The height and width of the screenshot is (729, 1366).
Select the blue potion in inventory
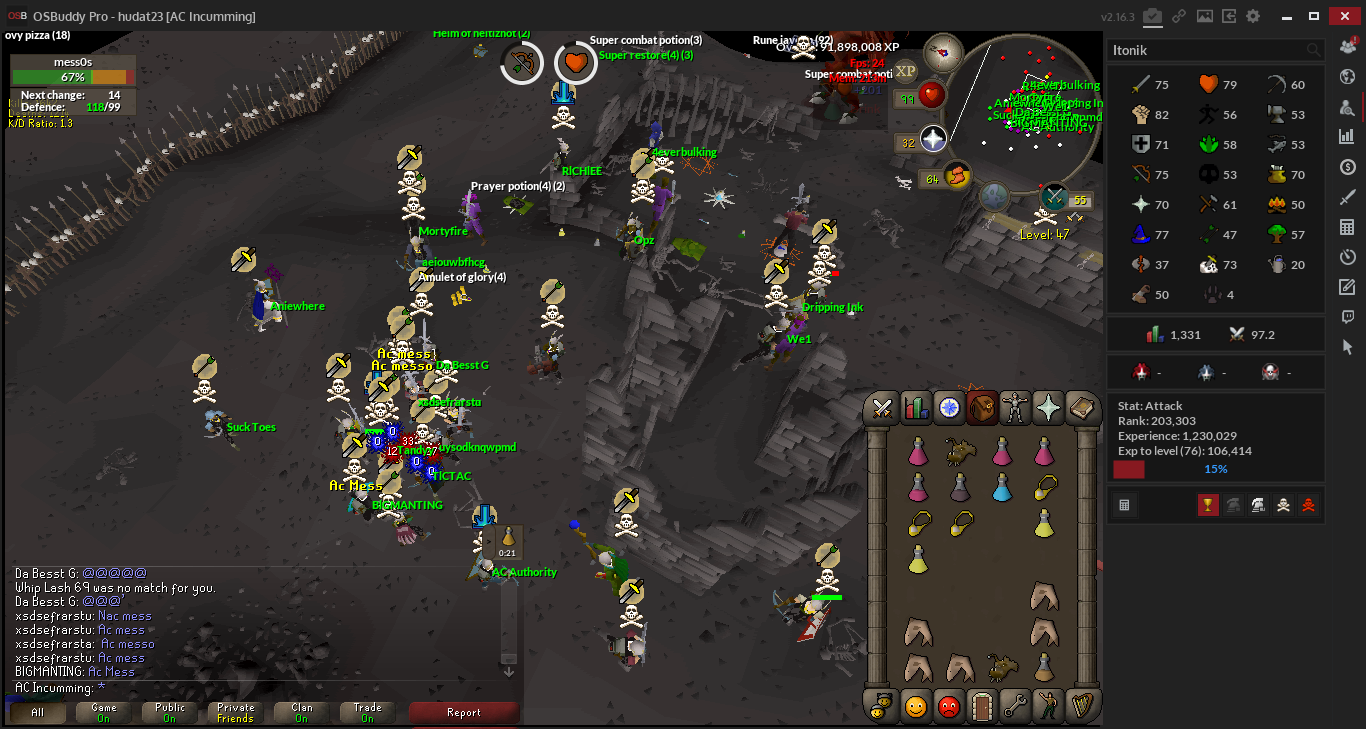tap(1002, 487)
